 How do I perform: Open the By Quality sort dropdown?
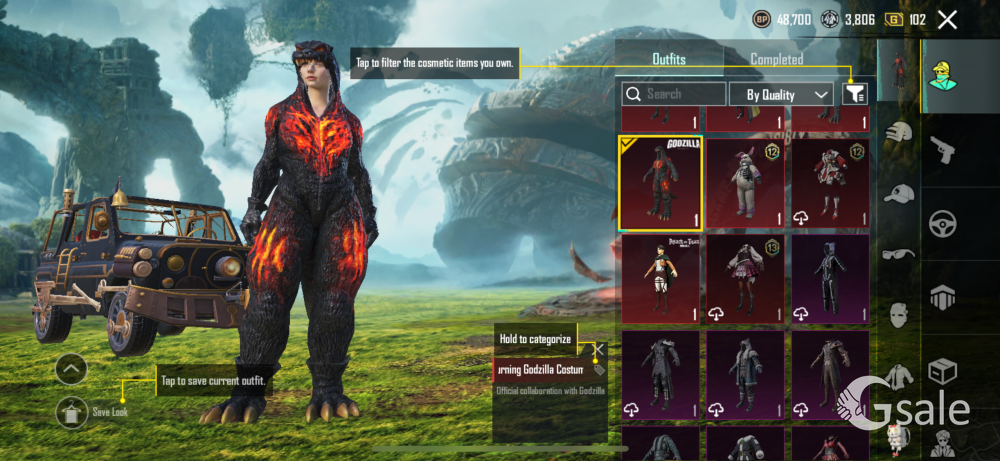pos(781,94)
